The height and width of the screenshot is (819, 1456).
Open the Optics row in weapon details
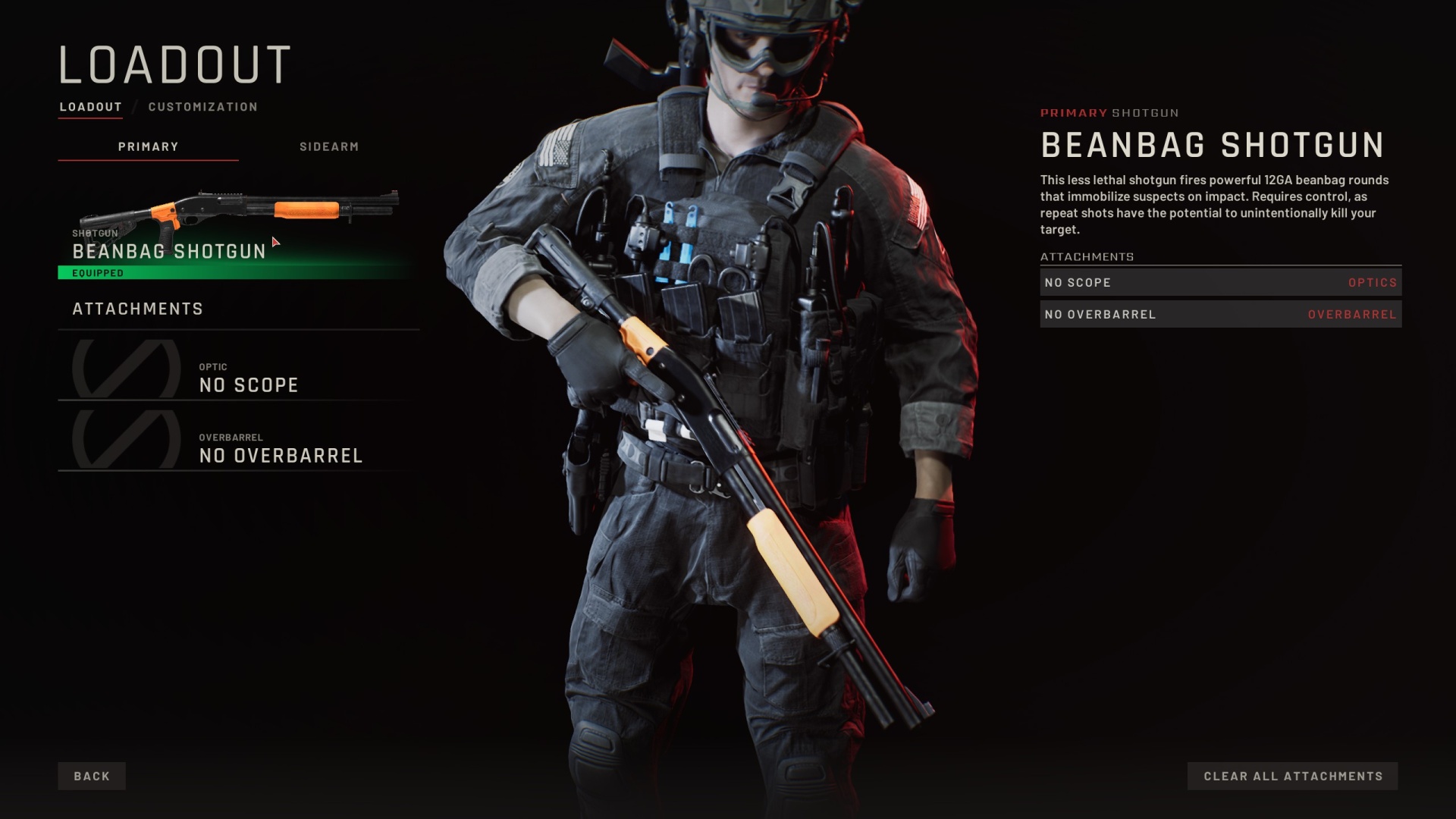pos(1220,282)
